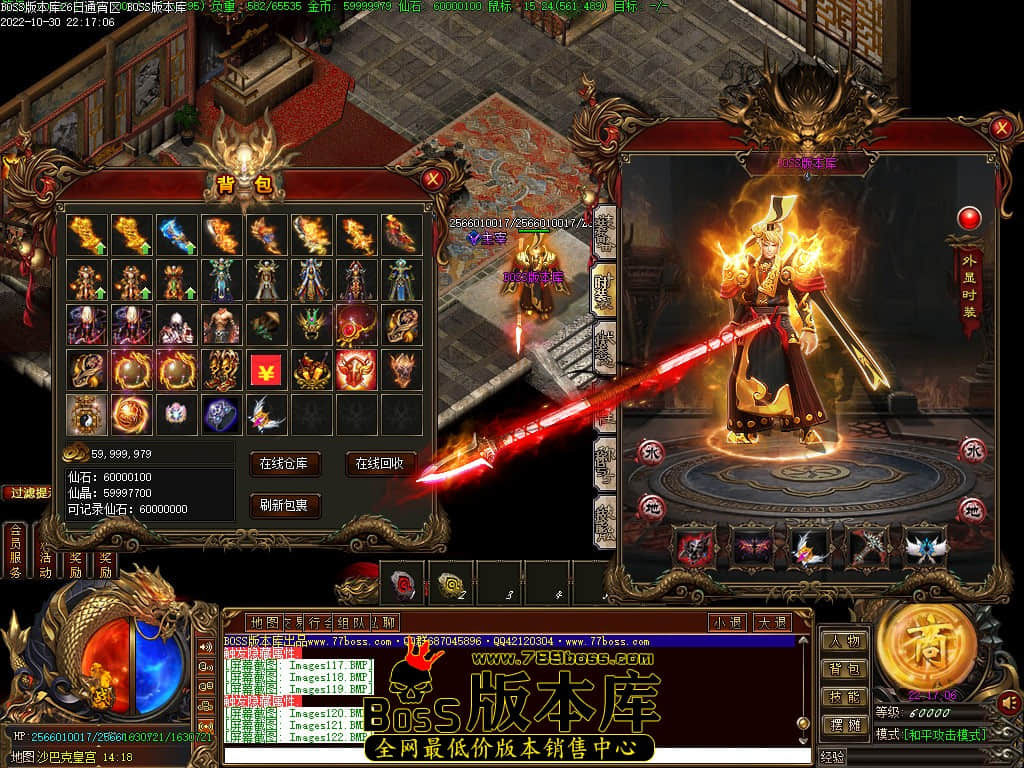Click the 地图 map chat tab
1024x768 pixels.
click(x=264, y=622)
